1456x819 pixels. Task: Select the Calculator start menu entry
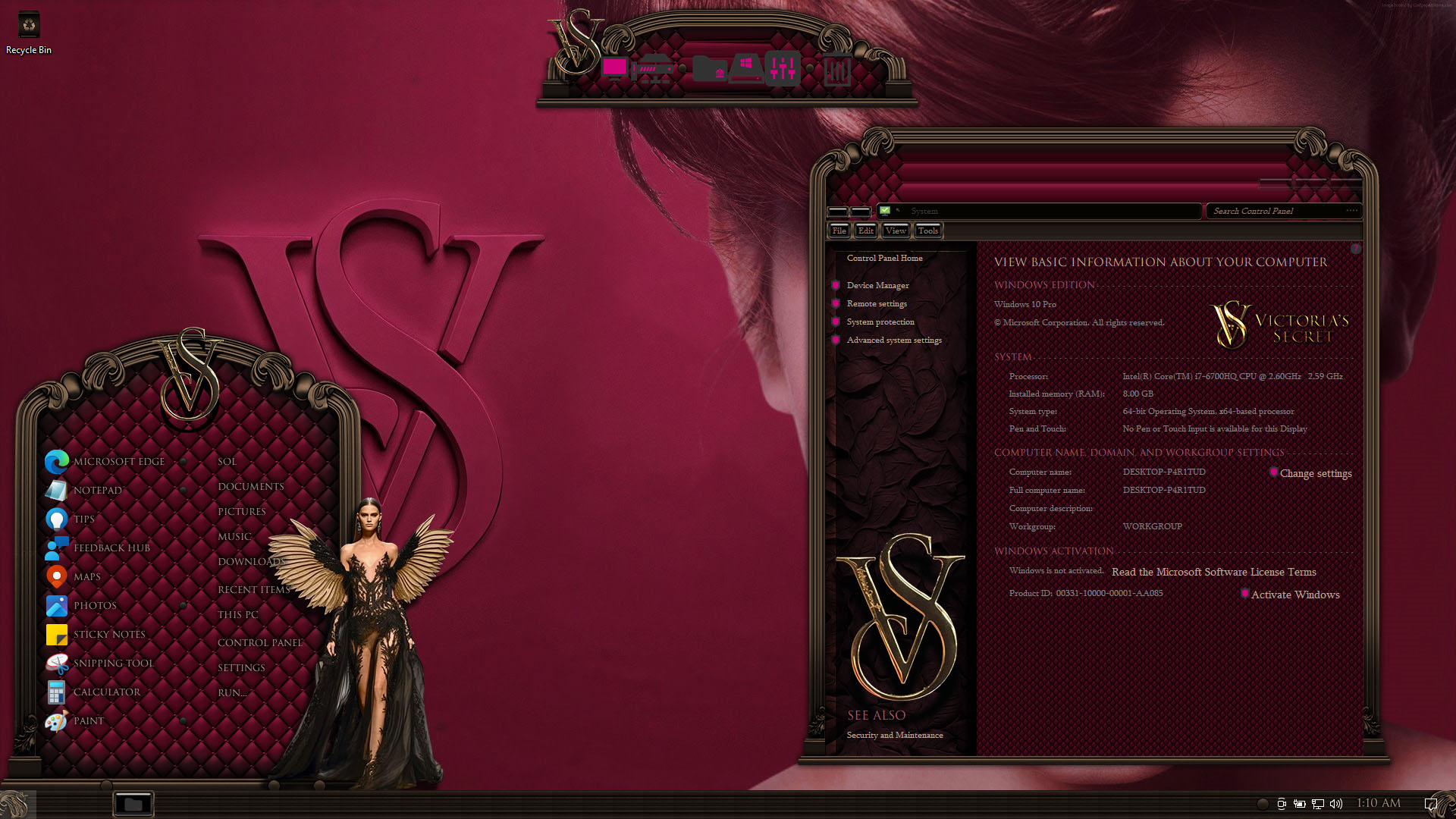(106, 692)
